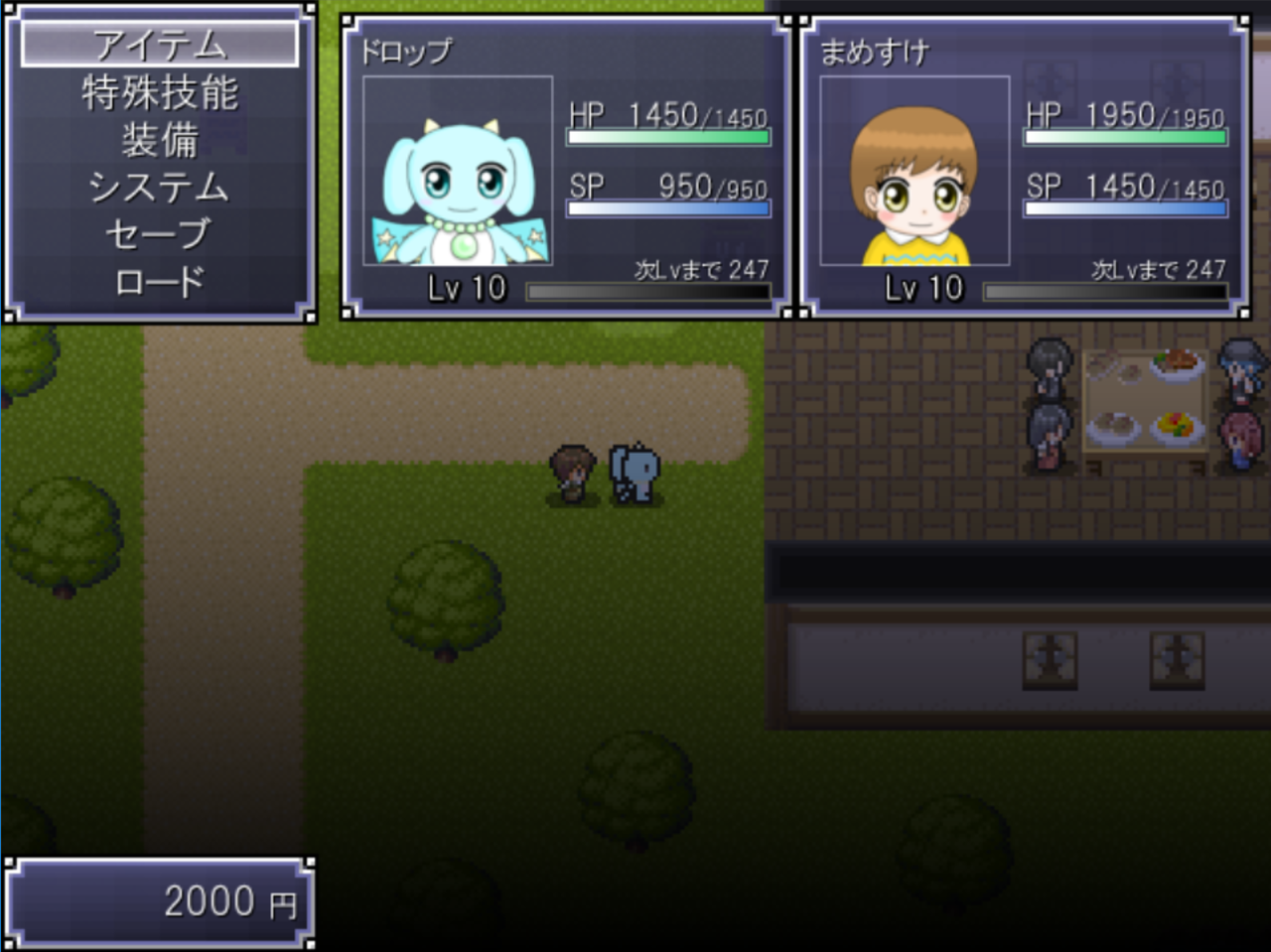Select ロード to load a save
The height and width of the screenshot is (952, 1271).
(159, 282)
